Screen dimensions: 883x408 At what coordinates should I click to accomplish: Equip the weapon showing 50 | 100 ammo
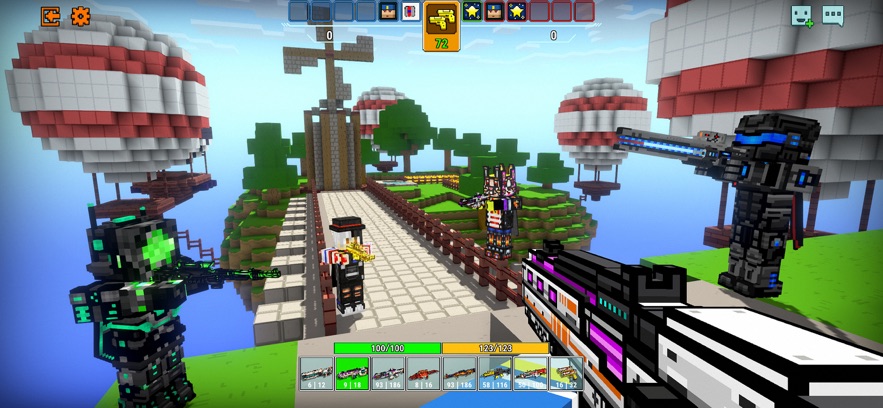pyautogui.click(x=530, y=373)
